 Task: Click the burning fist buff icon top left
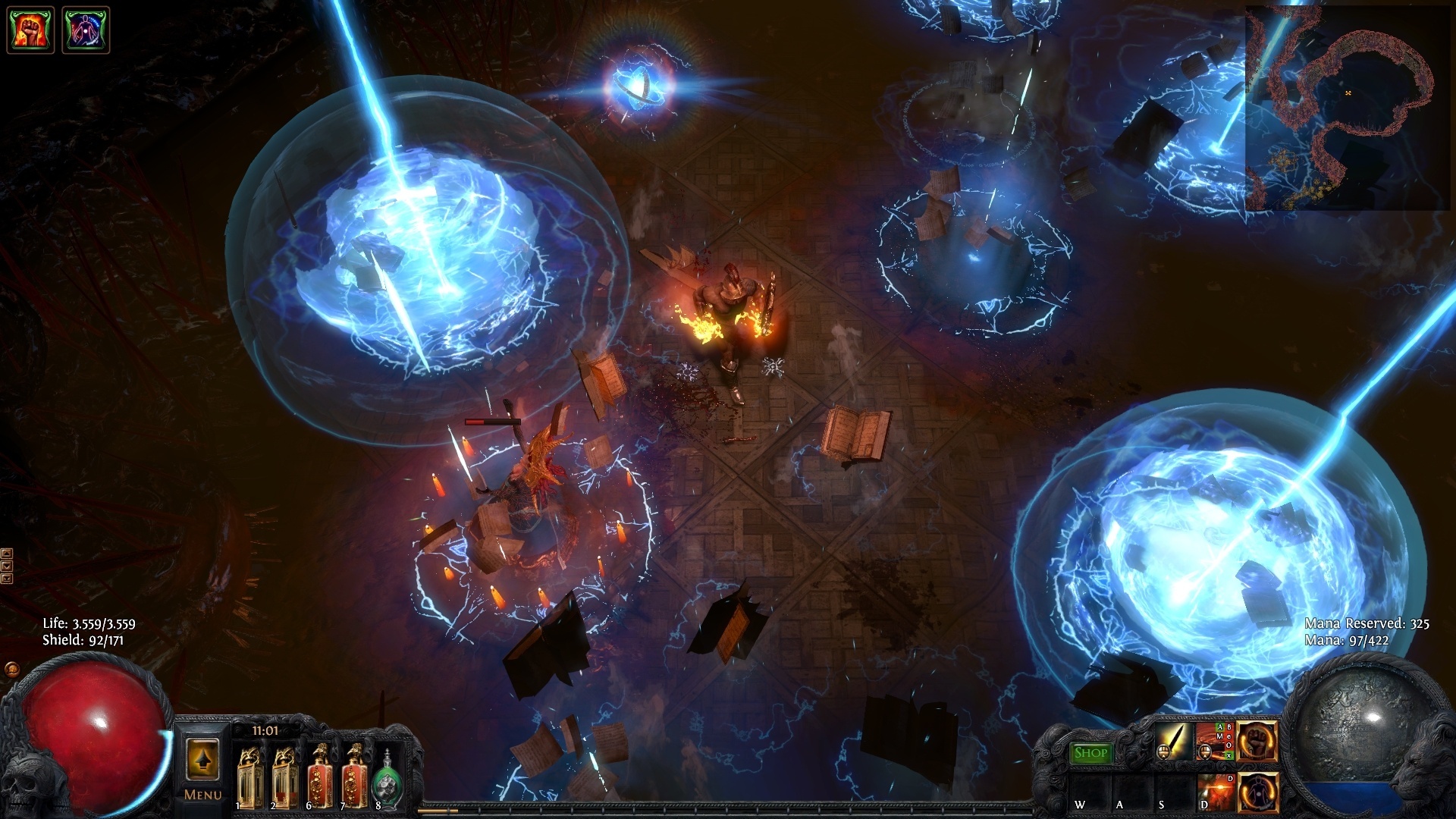coord(30,30)
